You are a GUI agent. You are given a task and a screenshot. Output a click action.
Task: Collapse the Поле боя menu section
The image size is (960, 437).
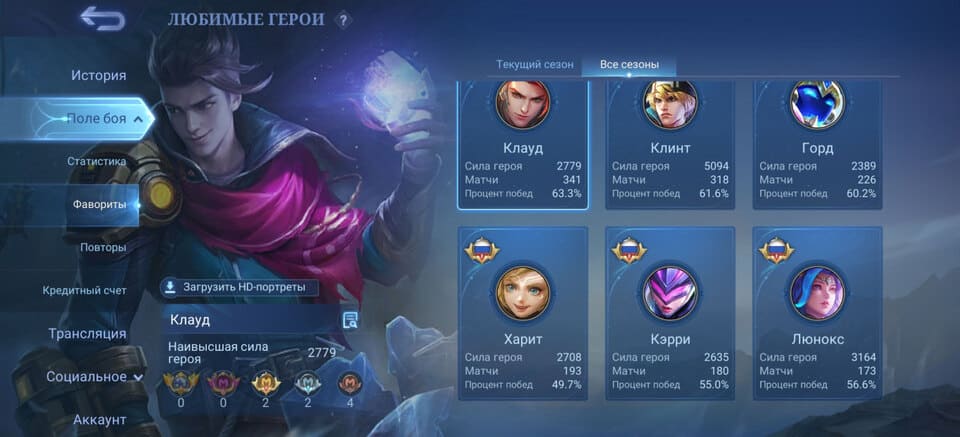point(98,119)
